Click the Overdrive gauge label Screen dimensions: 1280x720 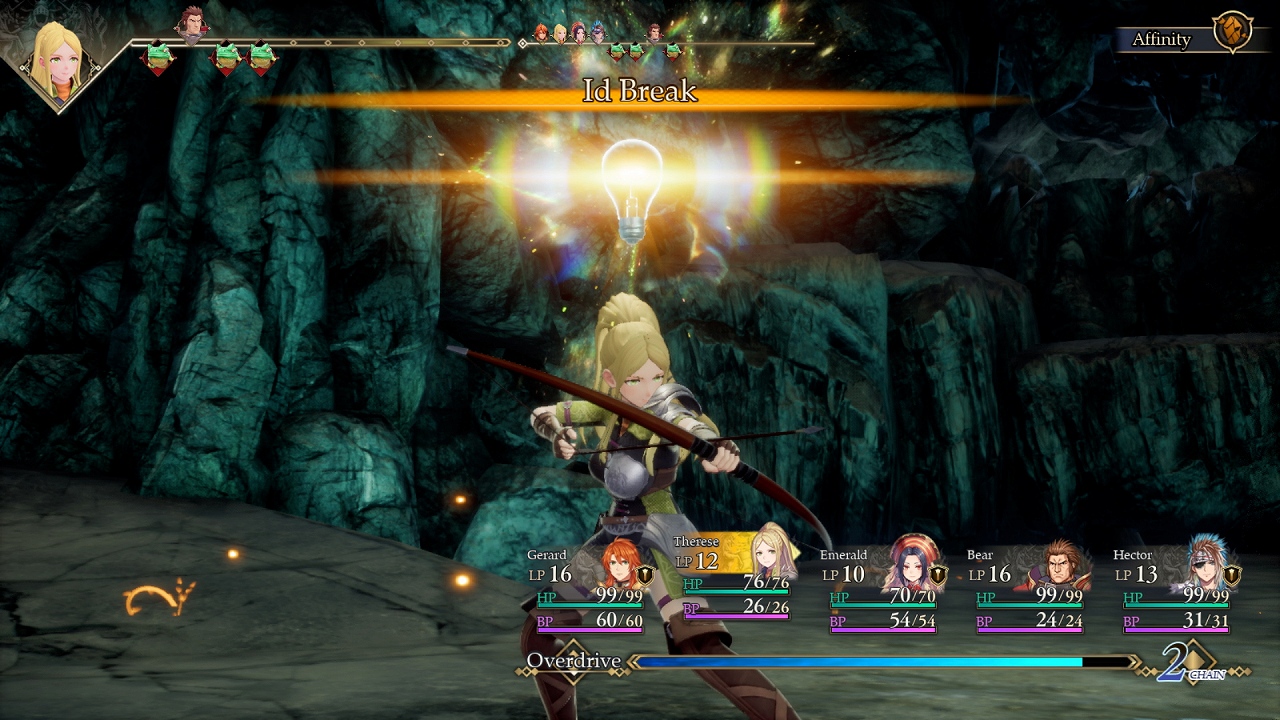(x=574, y=661)
